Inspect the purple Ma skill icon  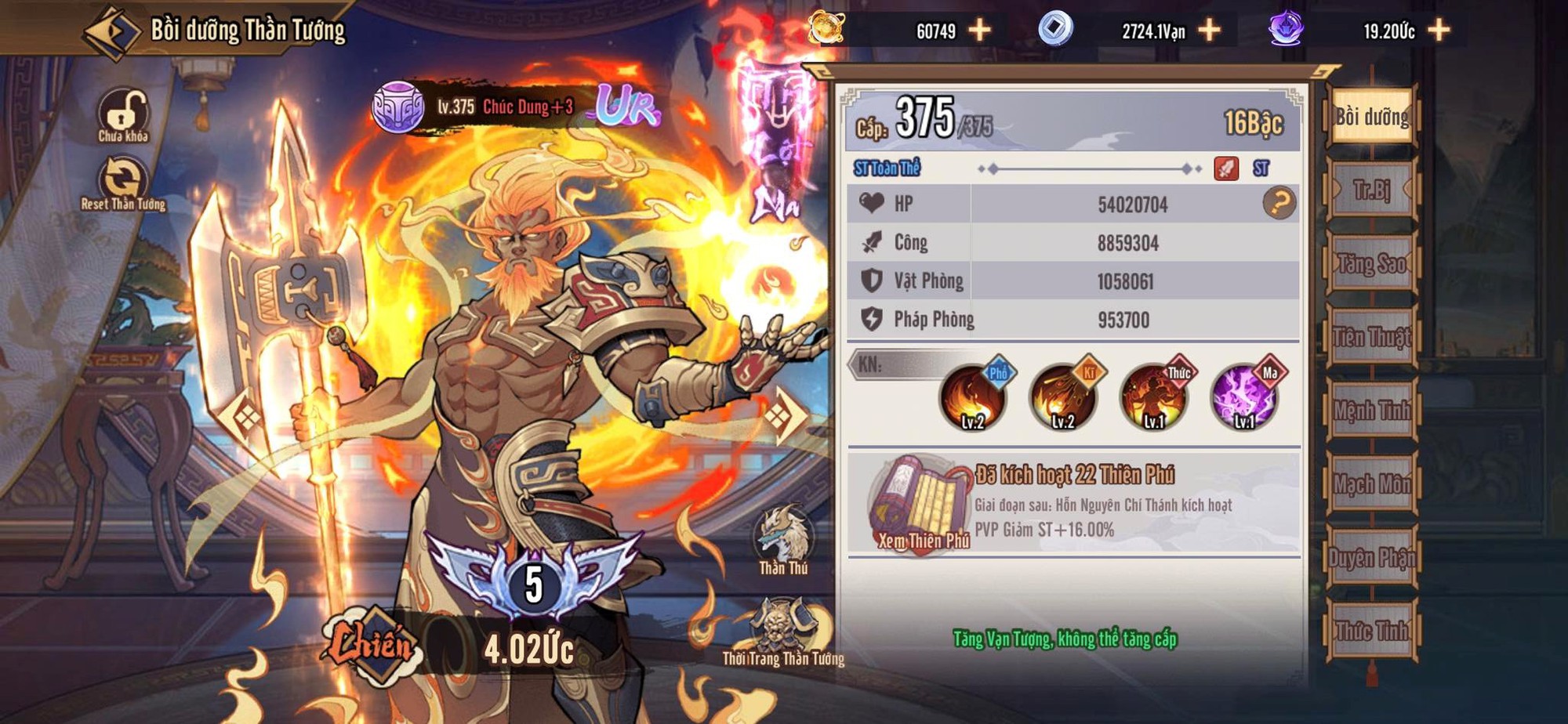point(1244,398)
